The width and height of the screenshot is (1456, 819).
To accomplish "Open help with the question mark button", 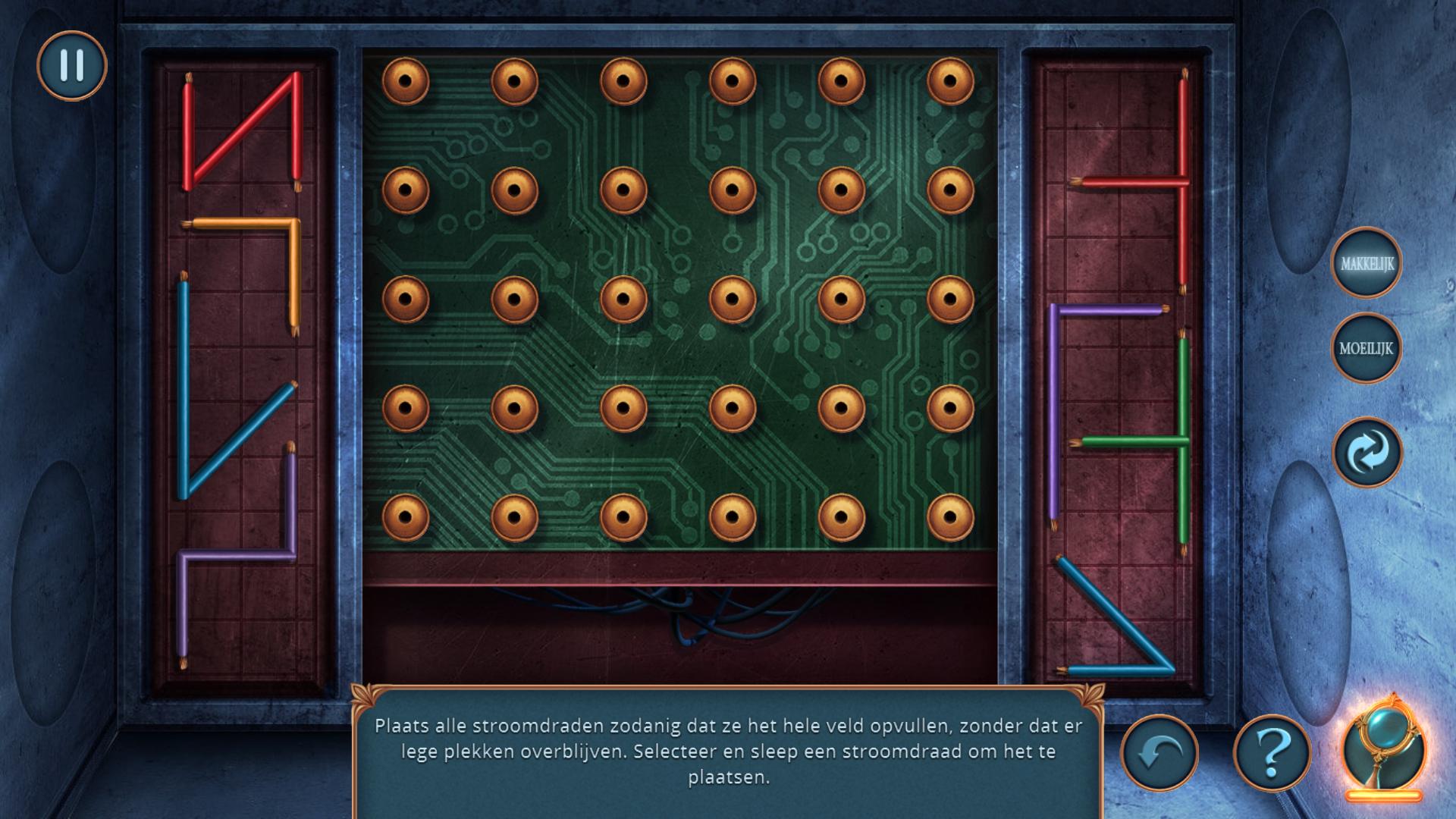I will [1272, 753].
